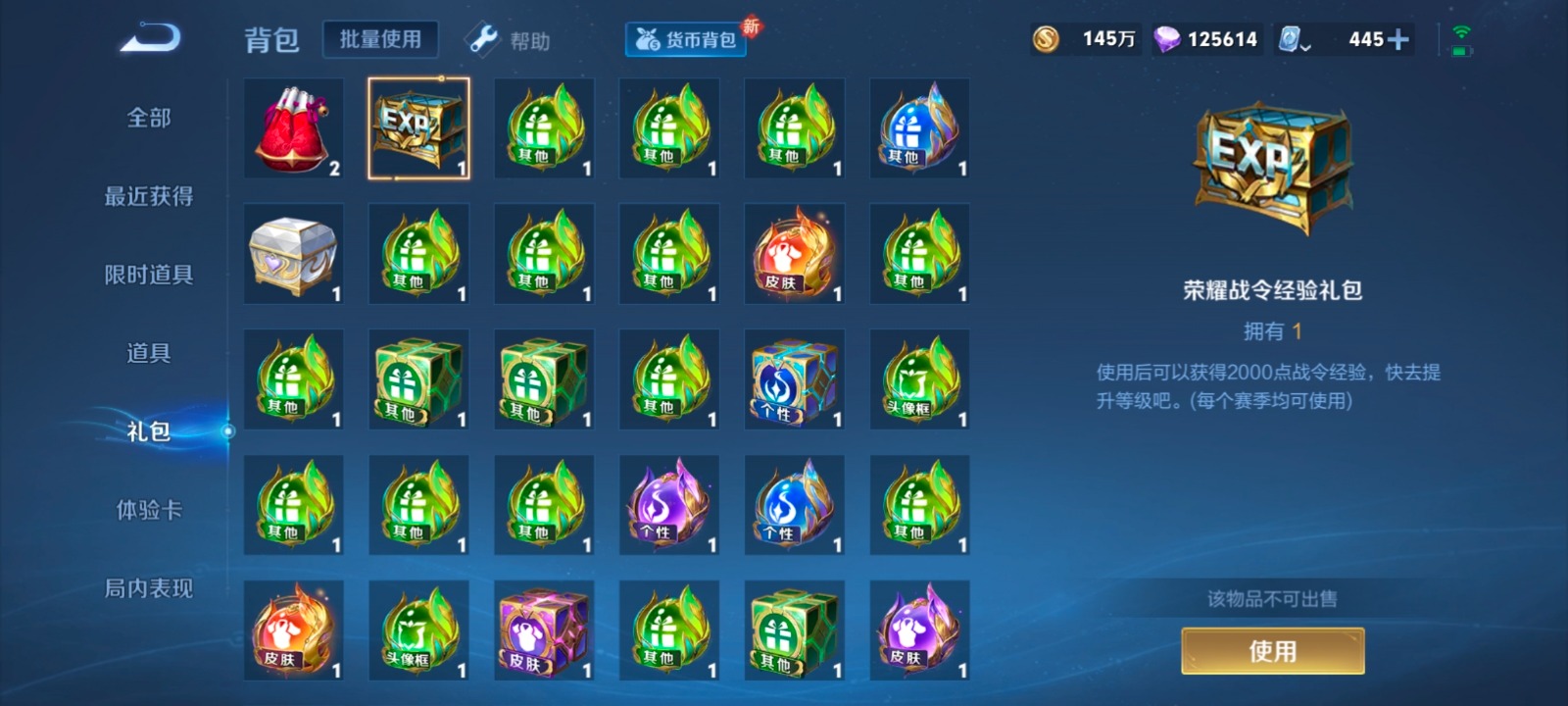
Task: Open 批量使用 batch use
Action: pos(380,39)
